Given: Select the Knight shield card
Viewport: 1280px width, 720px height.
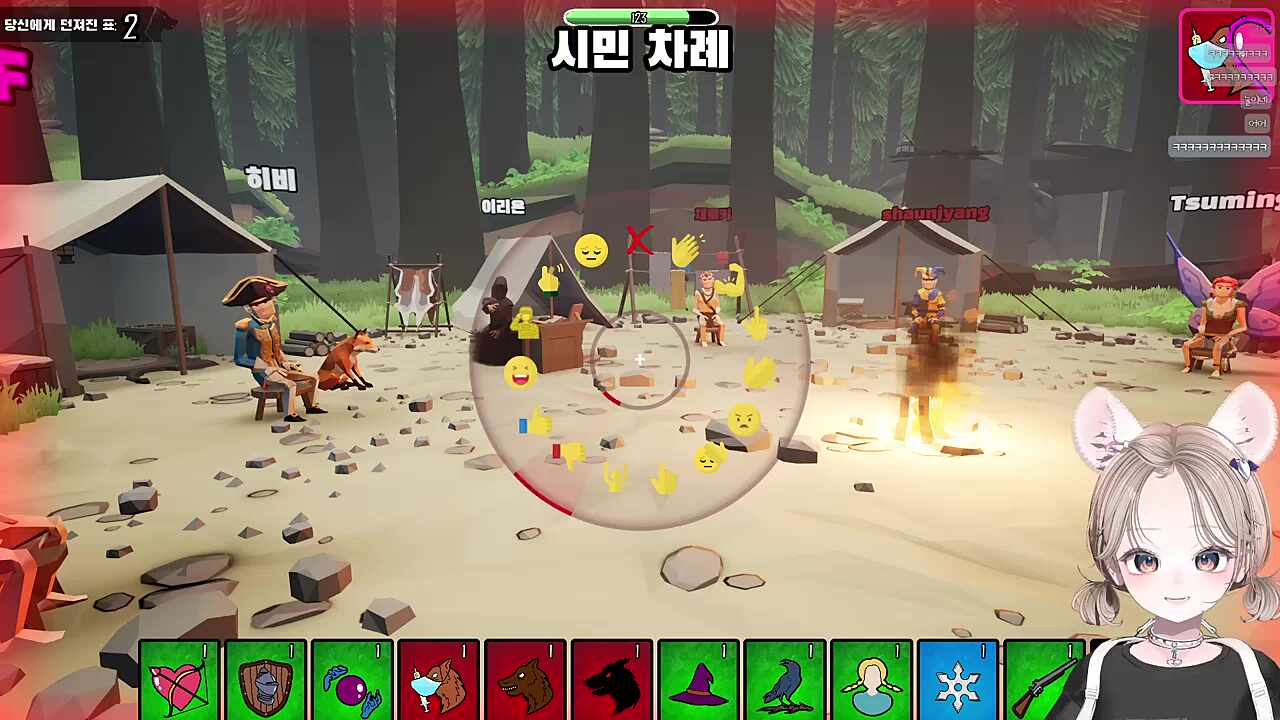Looking at the screenshot, I should tap(264, 678).
